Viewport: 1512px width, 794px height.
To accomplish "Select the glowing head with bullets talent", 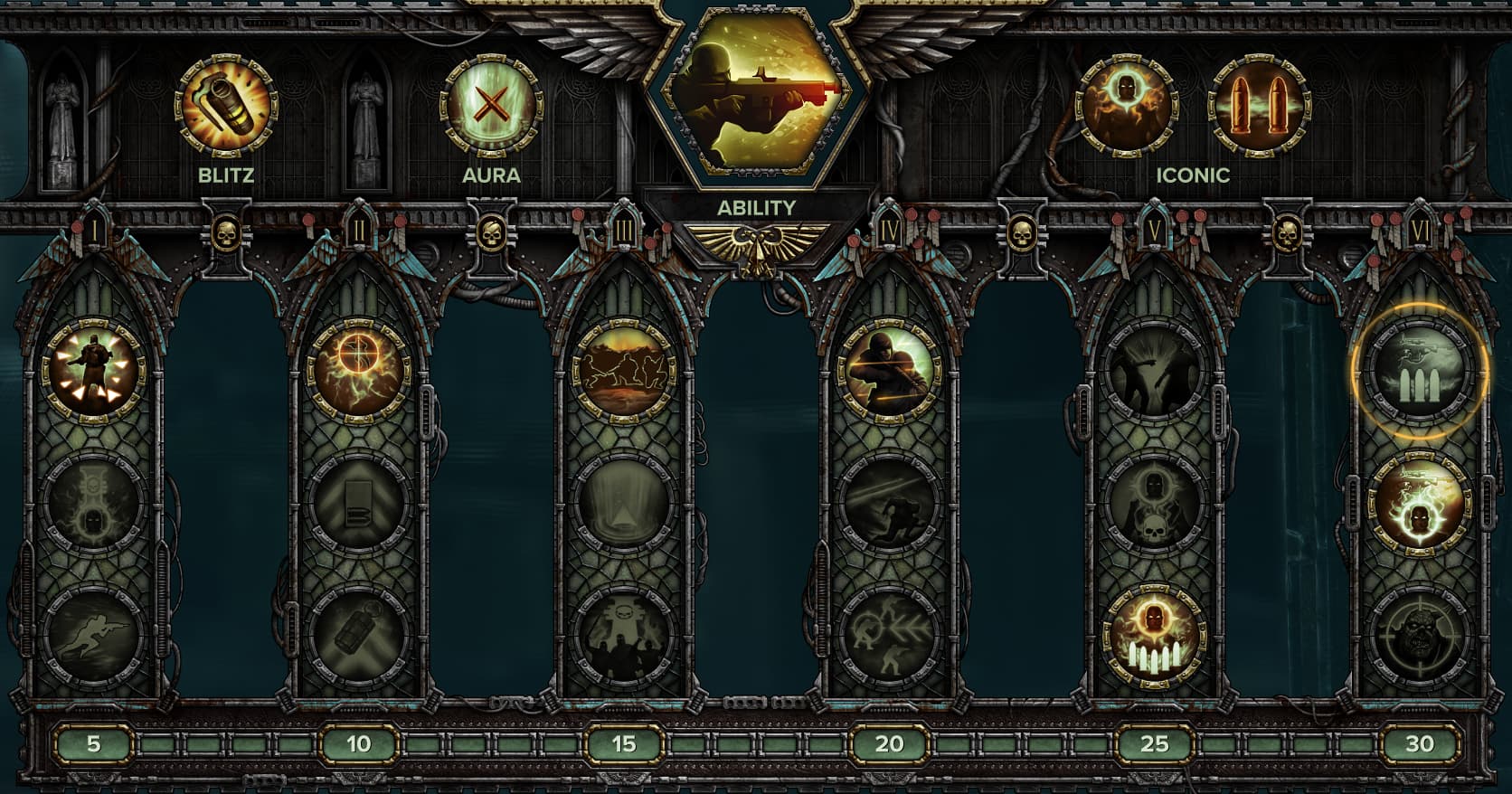I will (1154, 635).
